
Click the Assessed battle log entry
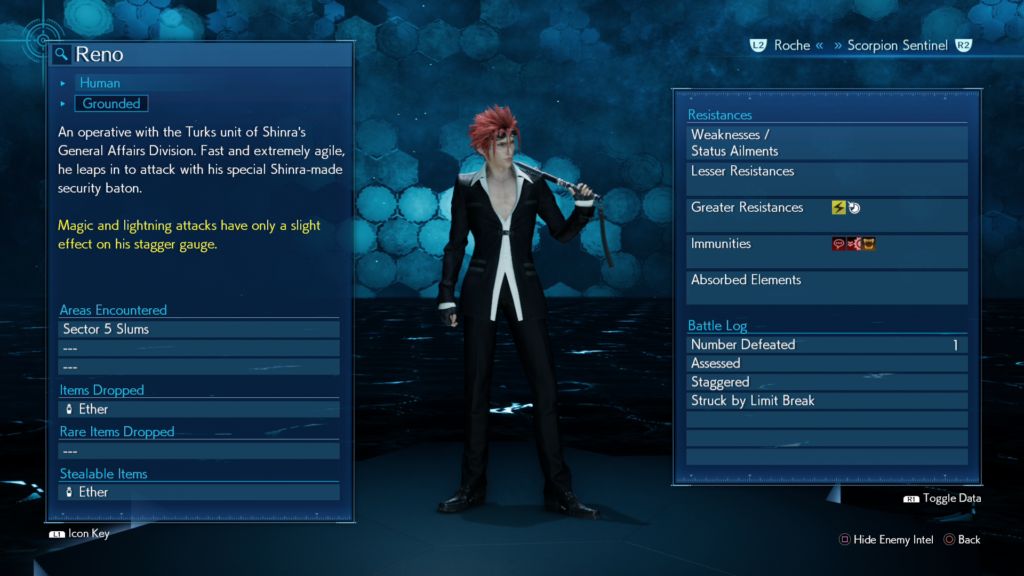point(827,363)
